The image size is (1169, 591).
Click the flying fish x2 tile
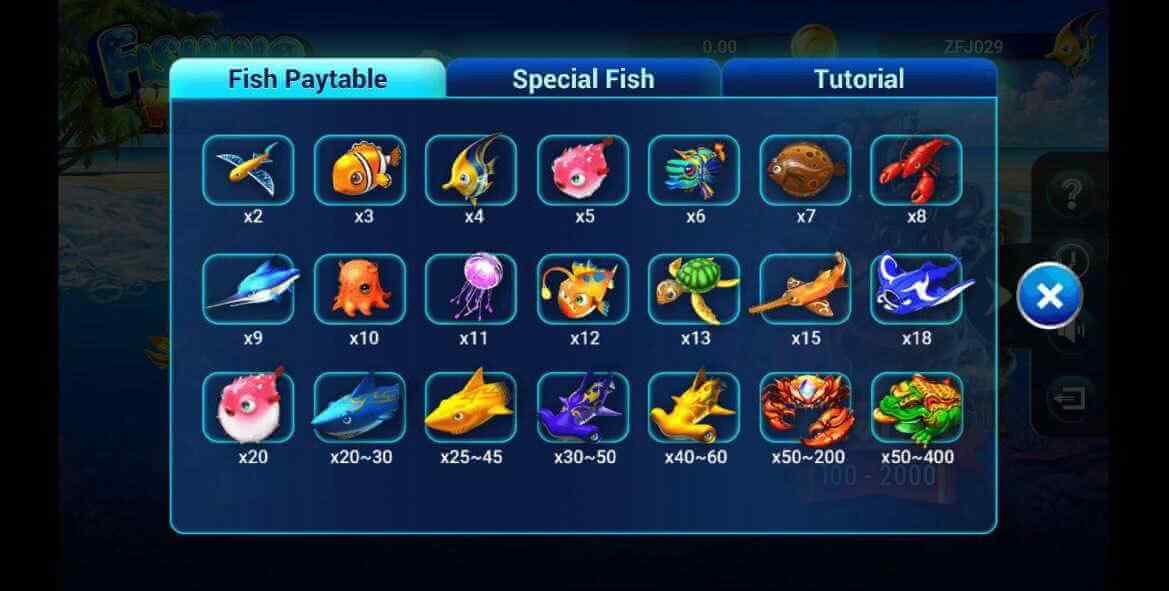point(248,170)
